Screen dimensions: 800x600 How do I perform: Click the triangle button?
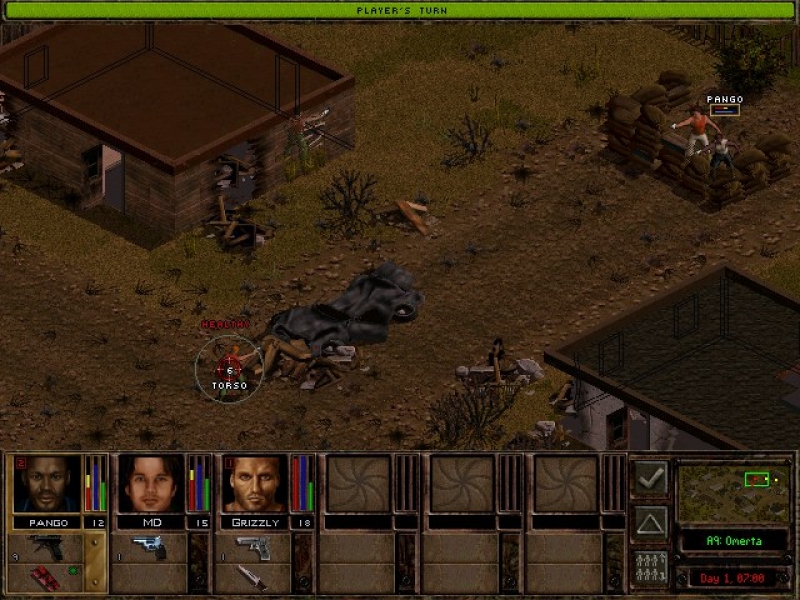coord(651,523)
